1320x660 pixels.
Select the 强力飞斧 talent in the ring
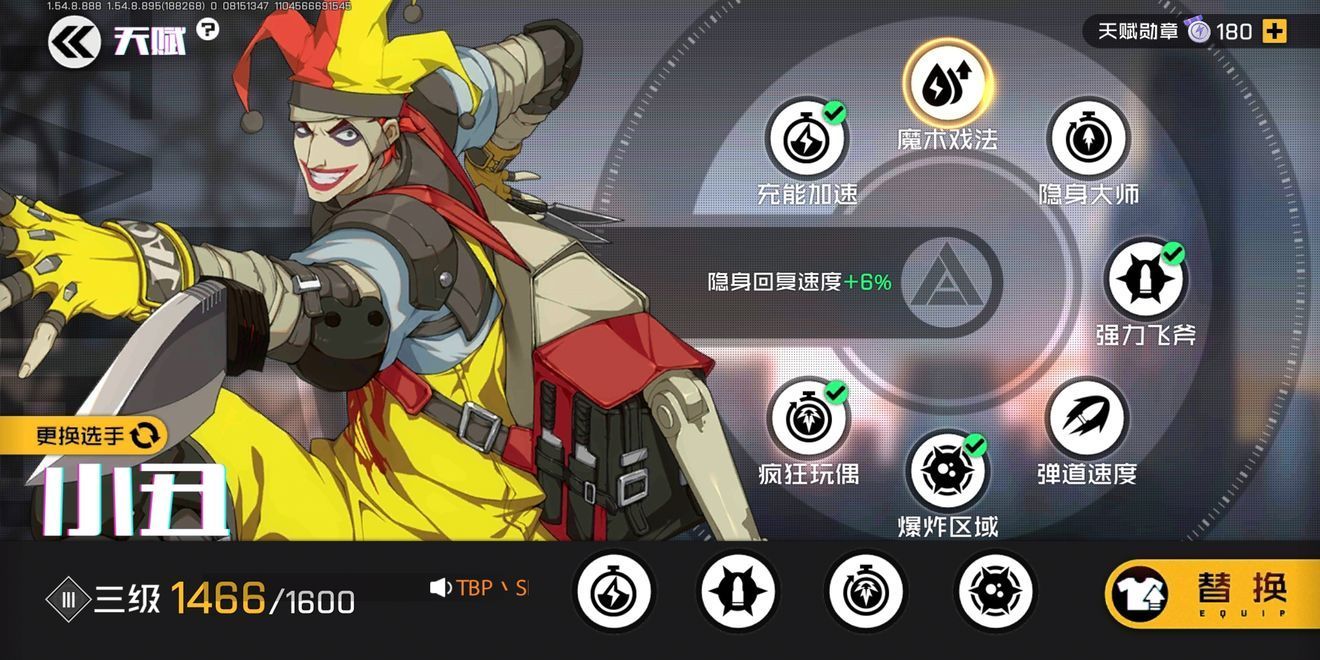click(1145, 280)
